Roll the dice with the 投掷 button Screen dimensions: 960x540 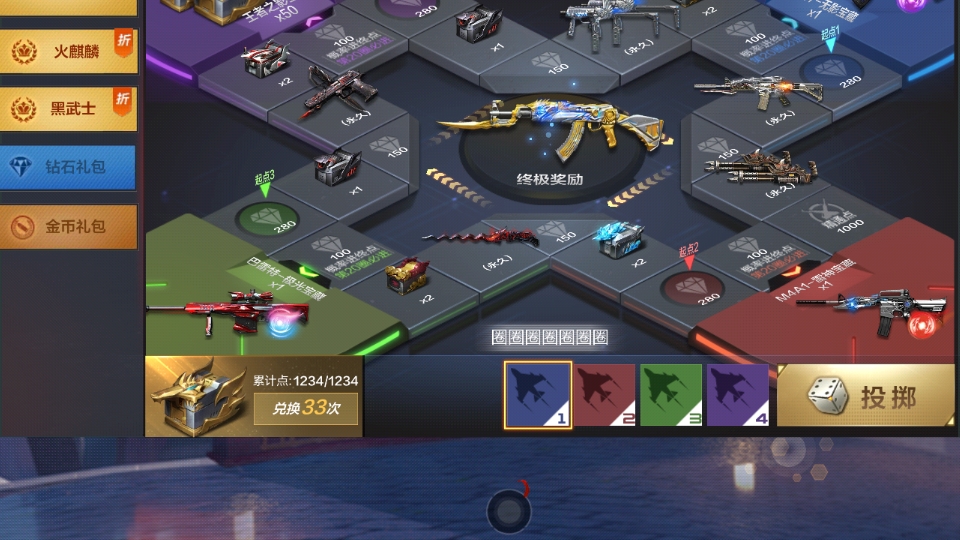(865, 396)
